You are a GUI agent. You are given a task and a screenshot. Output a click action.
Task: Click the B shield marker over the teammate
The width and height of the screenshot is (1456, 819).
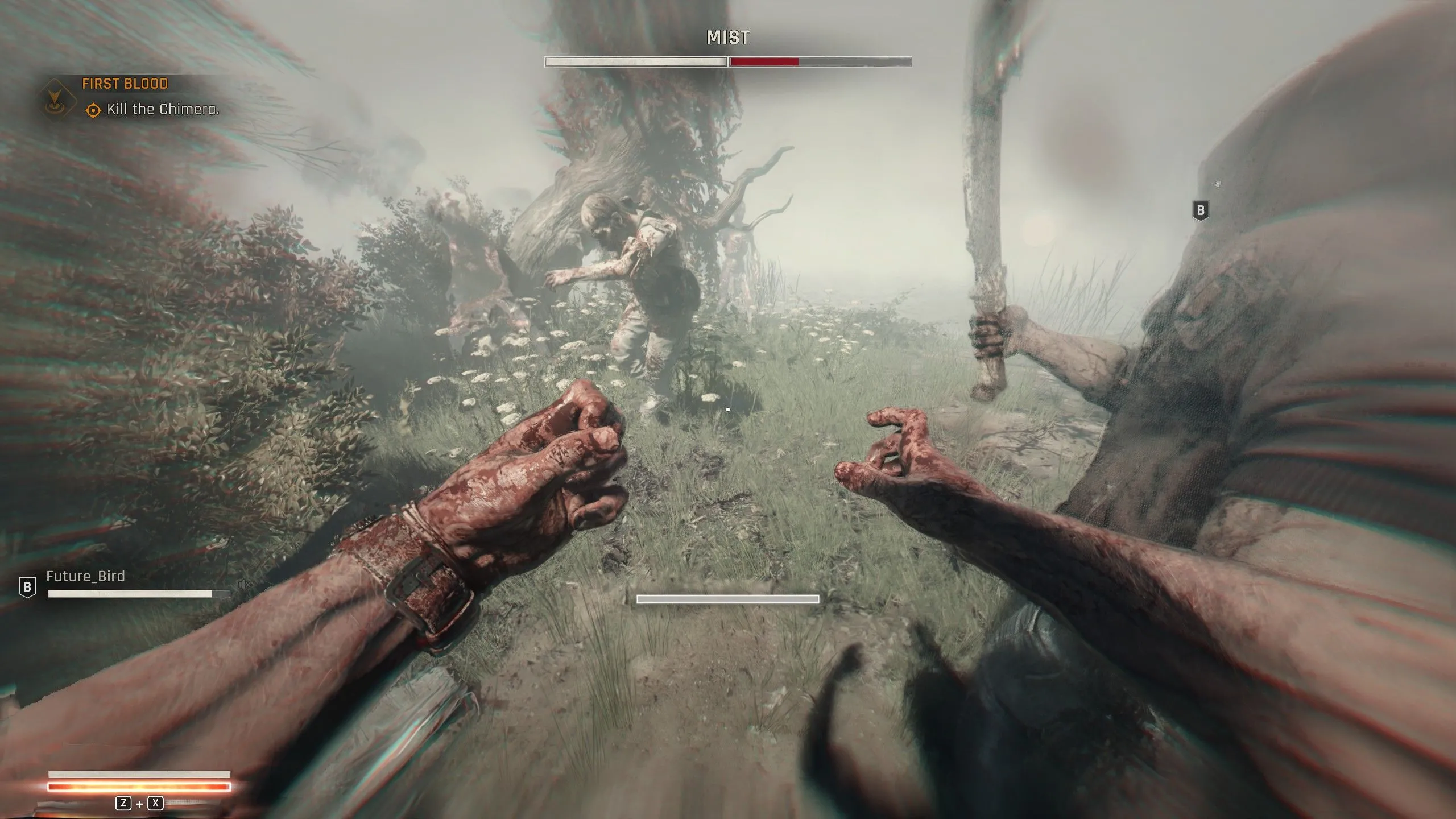point(1200,210)
